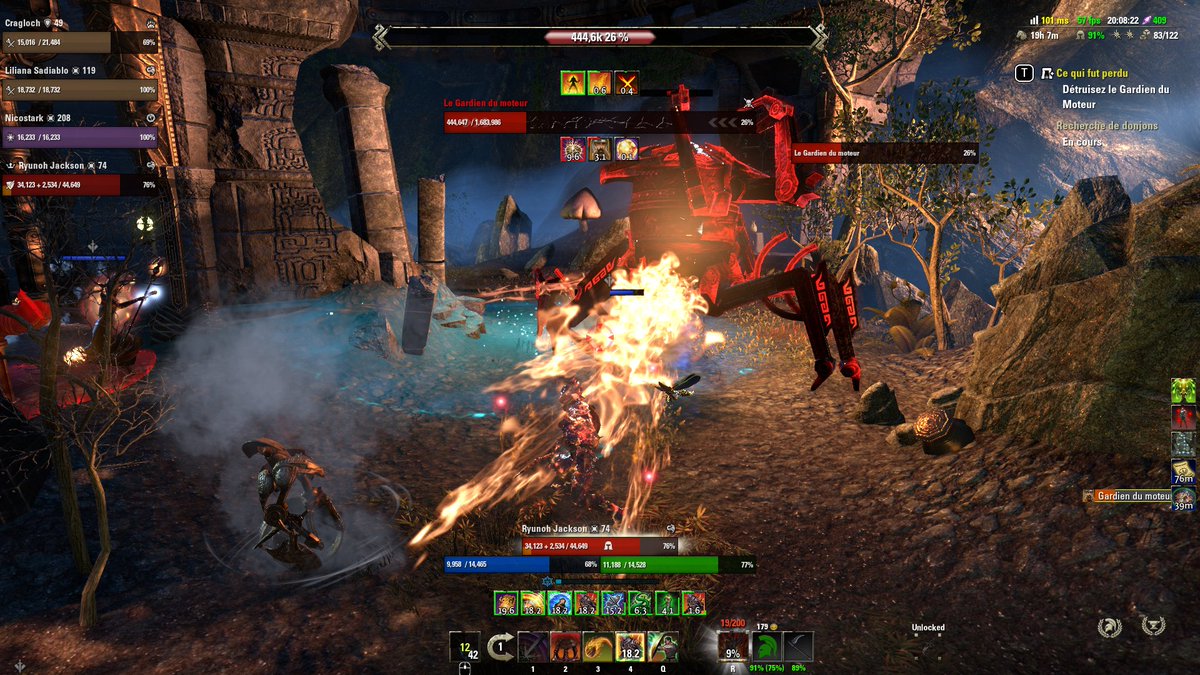Activate the bow skill in slot 1
Viewport: 1200px width, 675px height.
(533, 646)
